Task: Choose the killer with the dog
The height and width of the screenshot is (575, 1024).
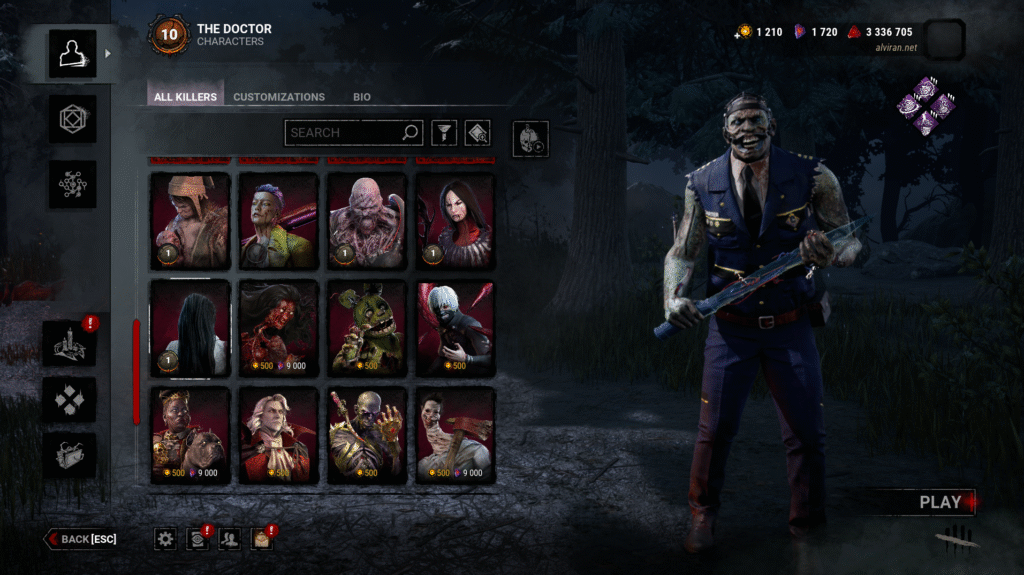Action: point(190,435)
